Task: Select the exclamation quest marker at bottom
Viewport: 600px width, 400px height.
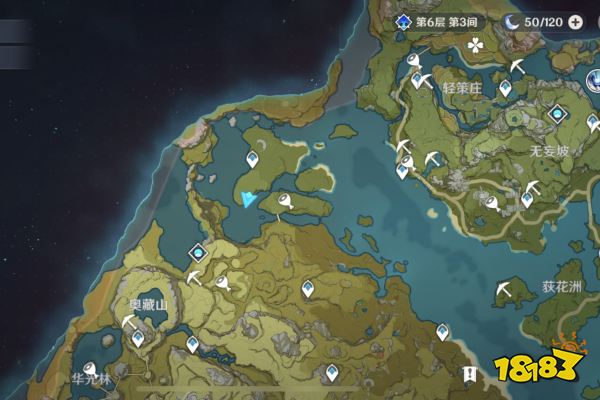Action: coord(469,373)
